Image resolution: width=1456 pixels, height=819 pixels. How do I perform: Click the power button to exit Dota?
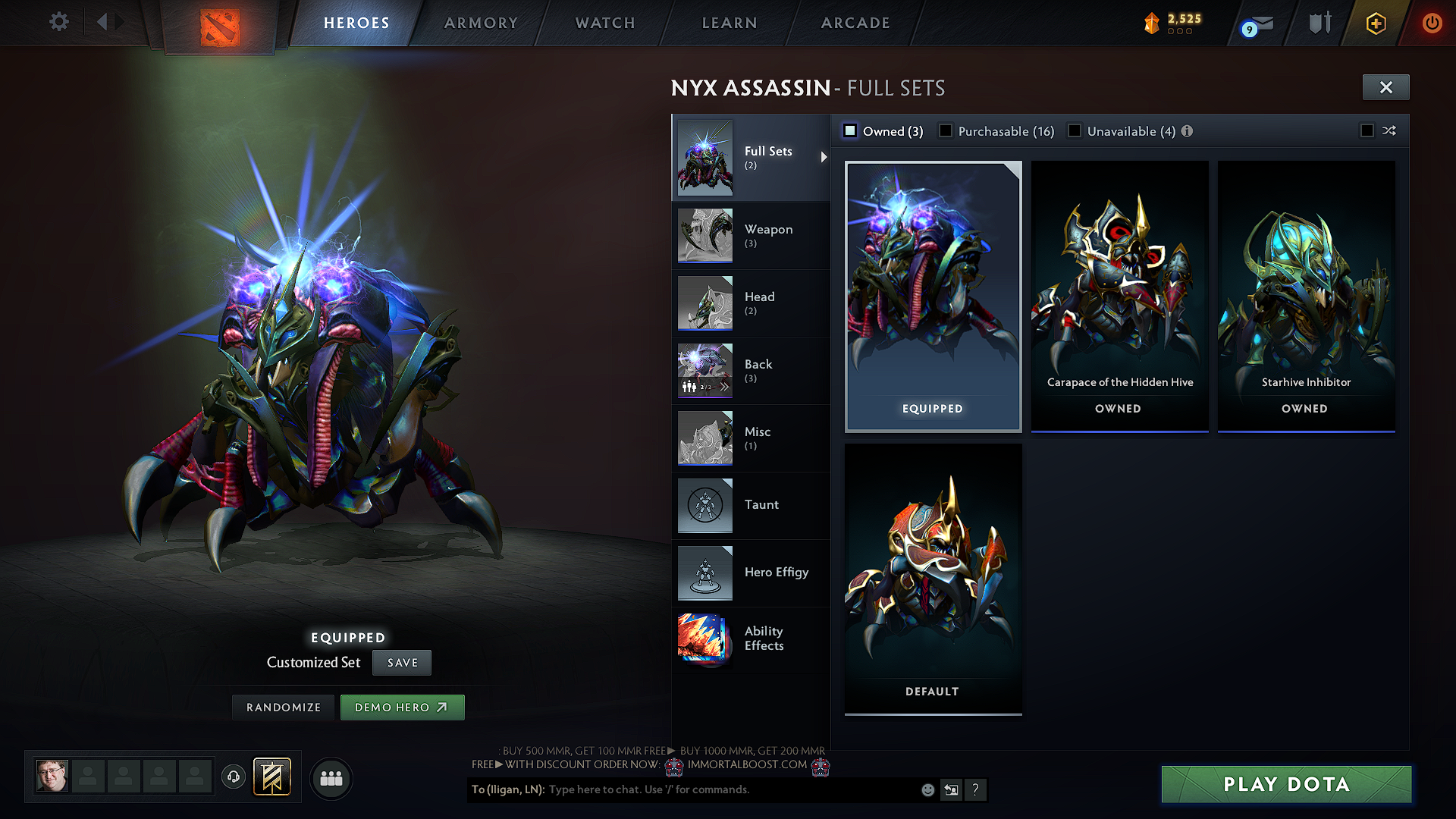[1432, 23]
